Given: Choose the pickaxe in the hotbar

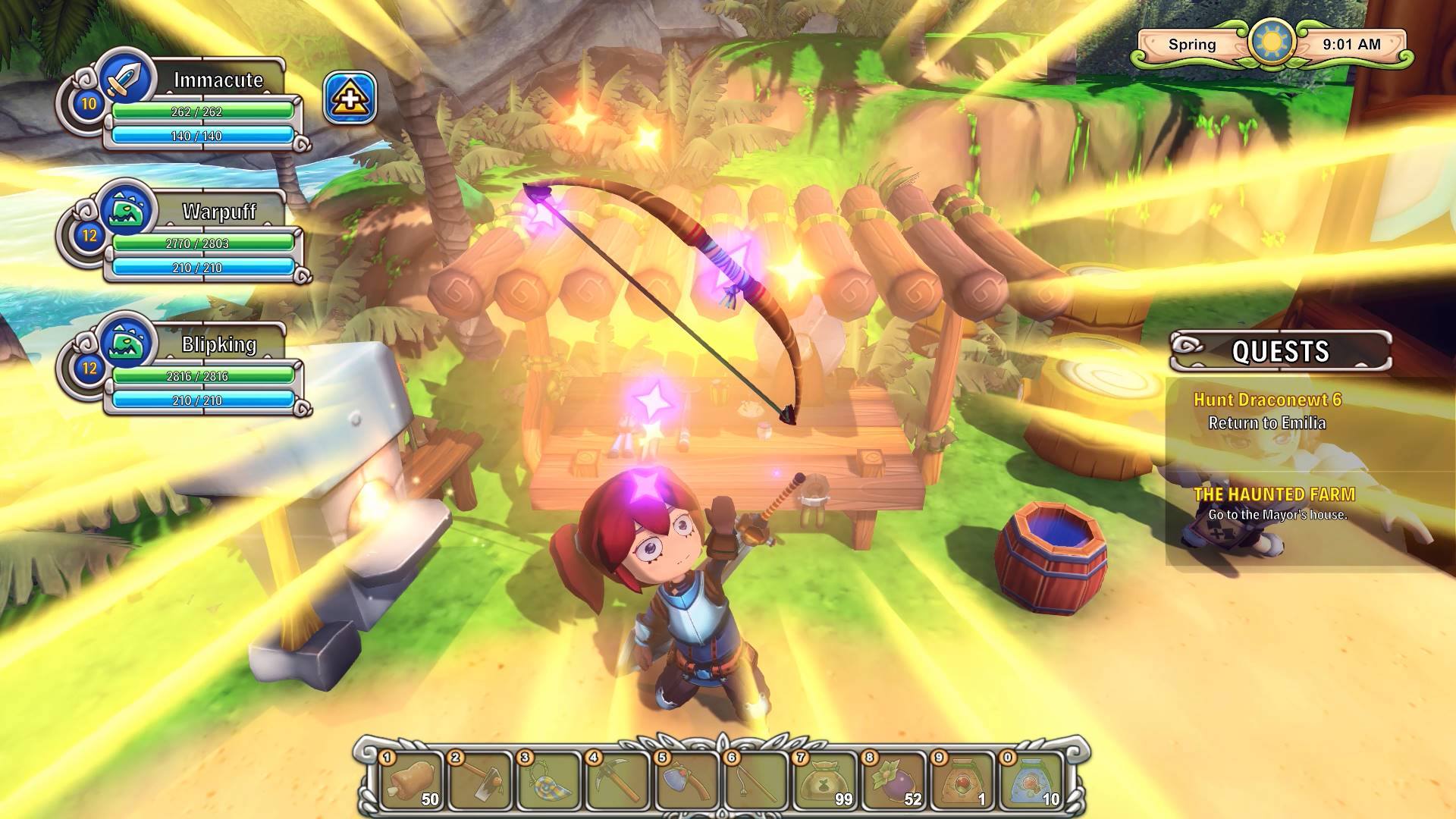Looking at the screenshot, I should coord(619,780).
